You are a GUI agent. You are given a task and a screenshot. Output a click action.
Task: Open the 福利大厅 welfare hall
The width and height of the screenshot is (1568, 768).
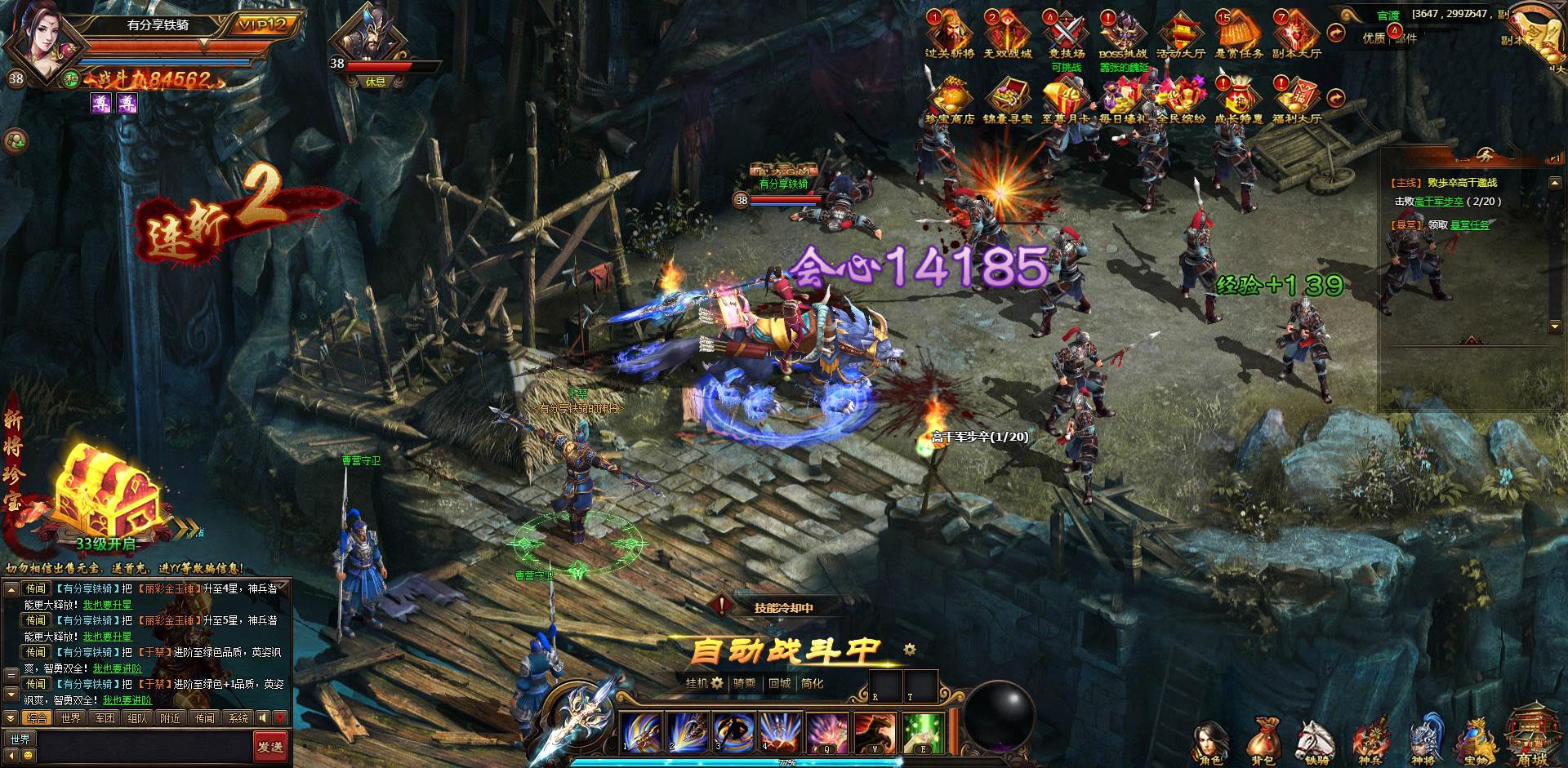[x=1296, y=100]
